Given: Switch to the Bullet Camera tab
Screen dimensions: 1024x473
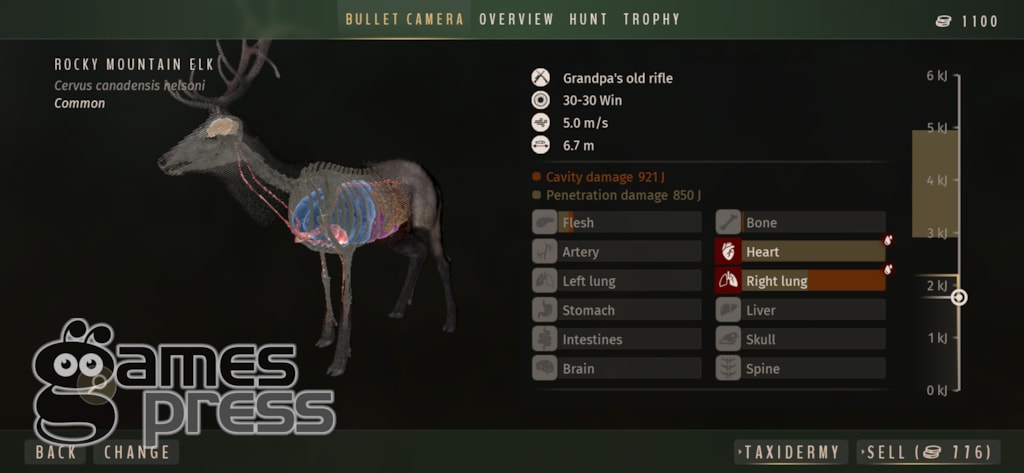Looking at the screenshot, I should (404, 19).
